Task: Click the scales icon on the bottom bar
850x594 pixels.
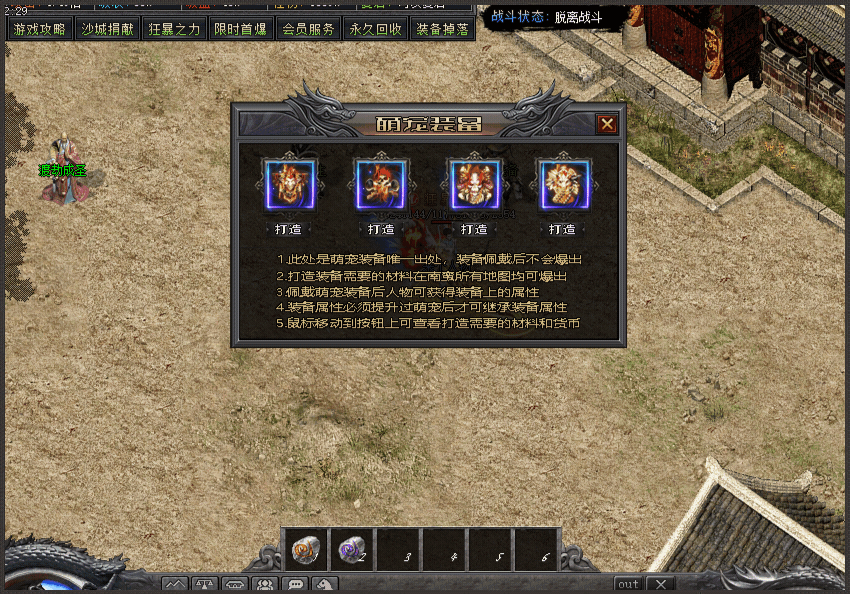Action: 205,584
